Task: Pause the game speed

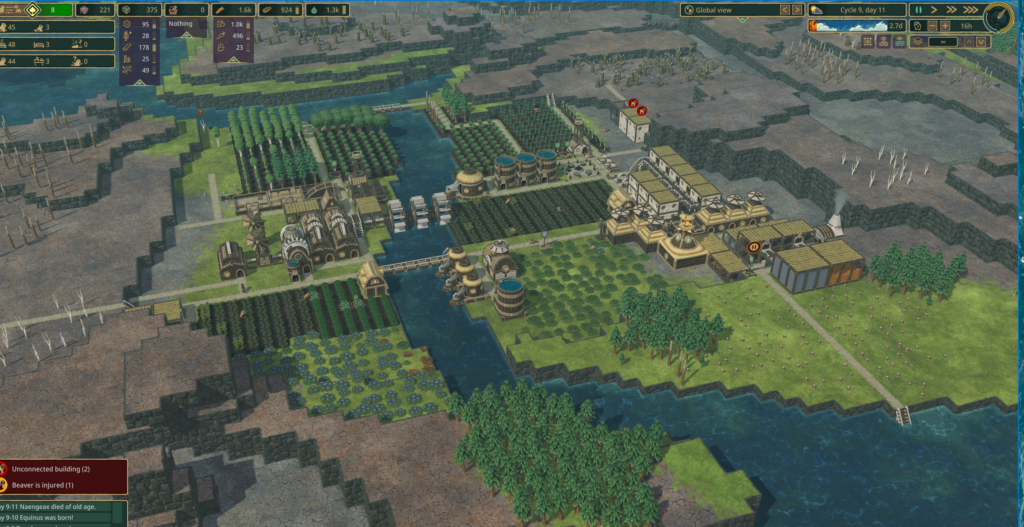Action: click(918, 10)
